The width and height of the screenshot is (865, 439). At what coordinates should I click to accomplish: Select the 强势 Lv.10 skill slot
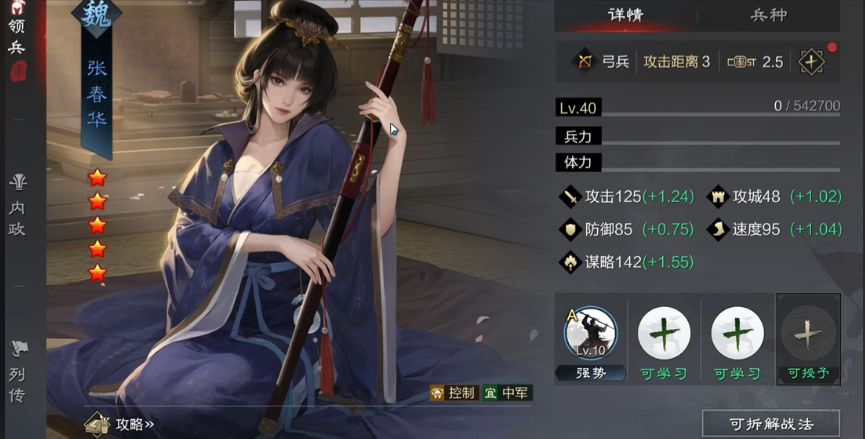[590, 340]
